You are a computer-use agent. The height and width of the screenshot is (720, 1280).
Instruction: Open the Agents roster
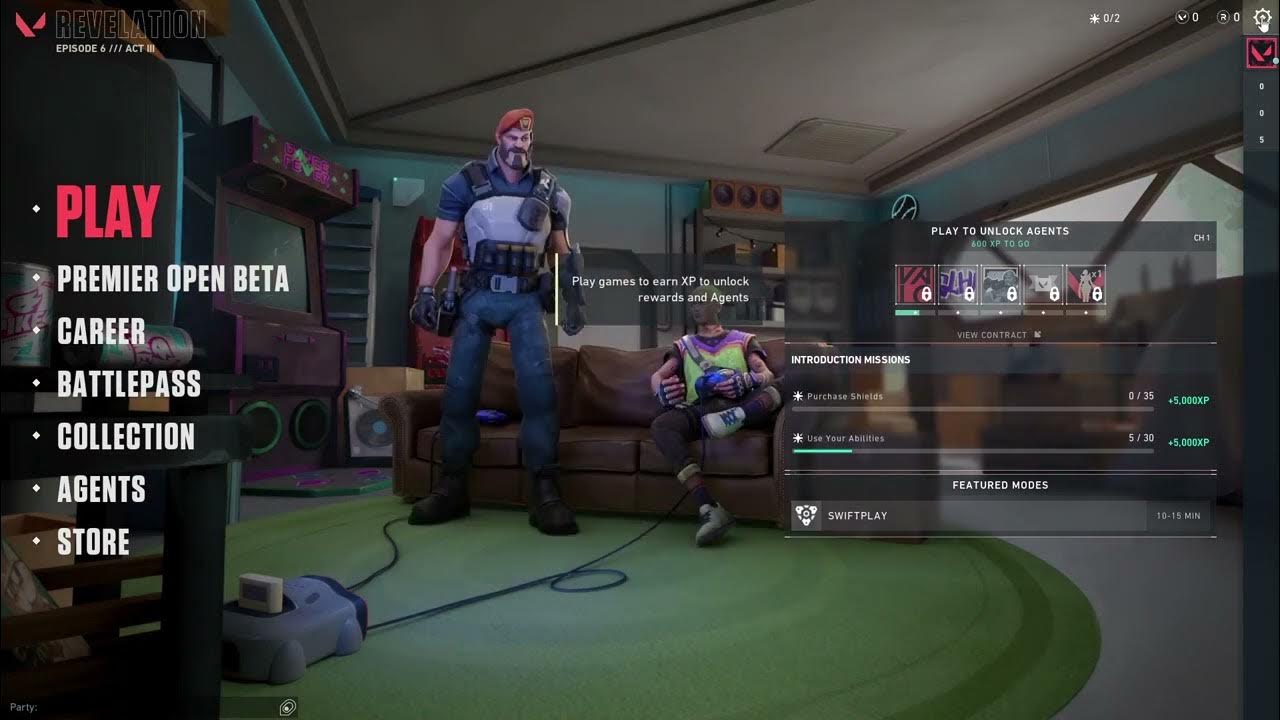pyautogui.click(x=101, y=490)
